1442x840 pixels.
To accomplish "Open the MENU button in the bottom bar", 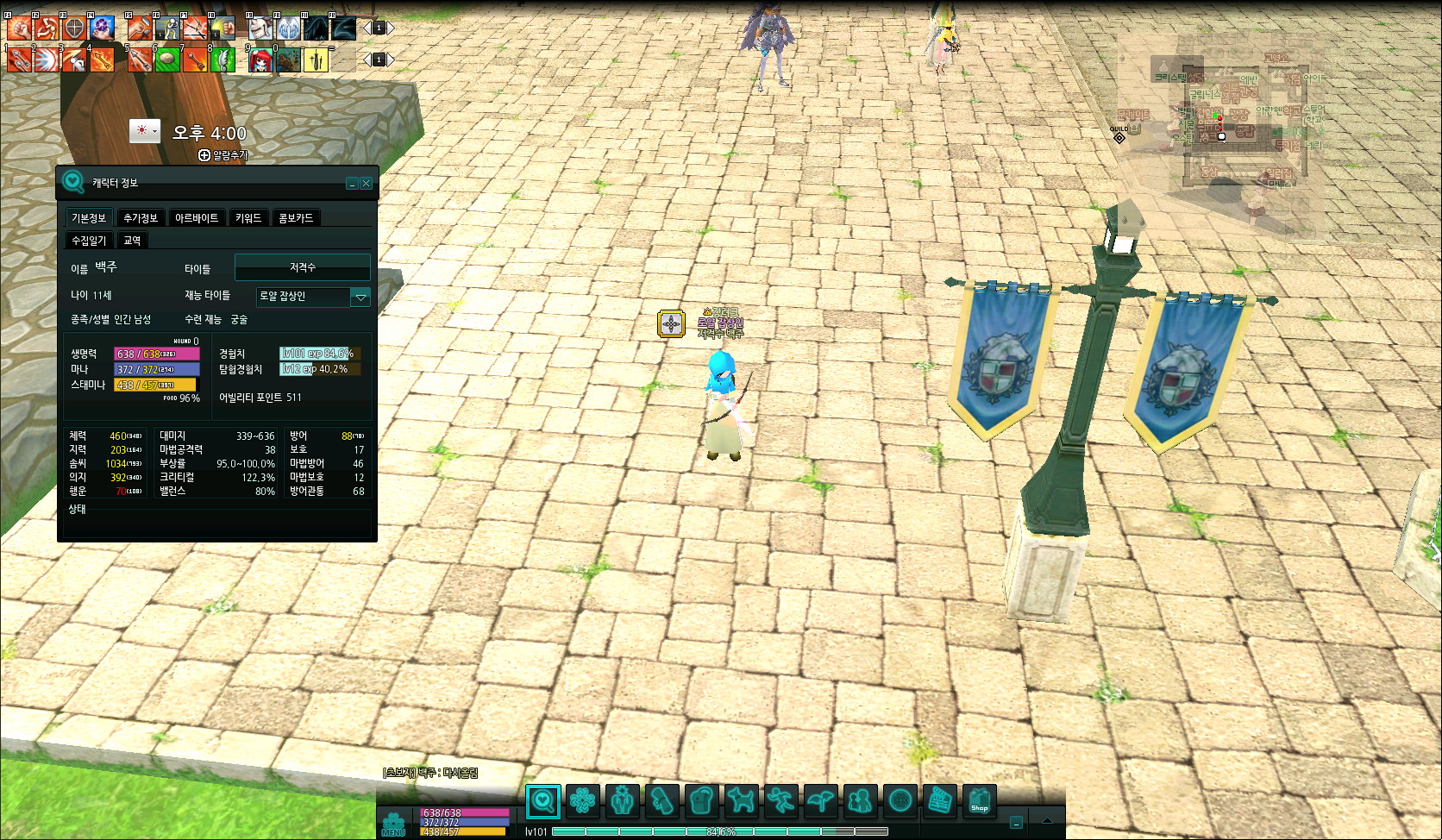I will (x=393, y=824).
